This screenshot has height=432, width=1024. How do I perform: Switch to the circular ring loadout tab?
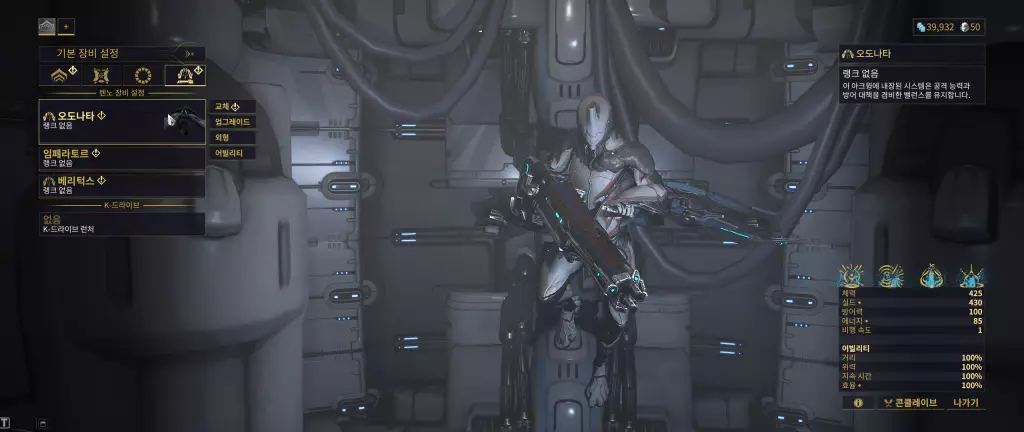click(143, 75)
